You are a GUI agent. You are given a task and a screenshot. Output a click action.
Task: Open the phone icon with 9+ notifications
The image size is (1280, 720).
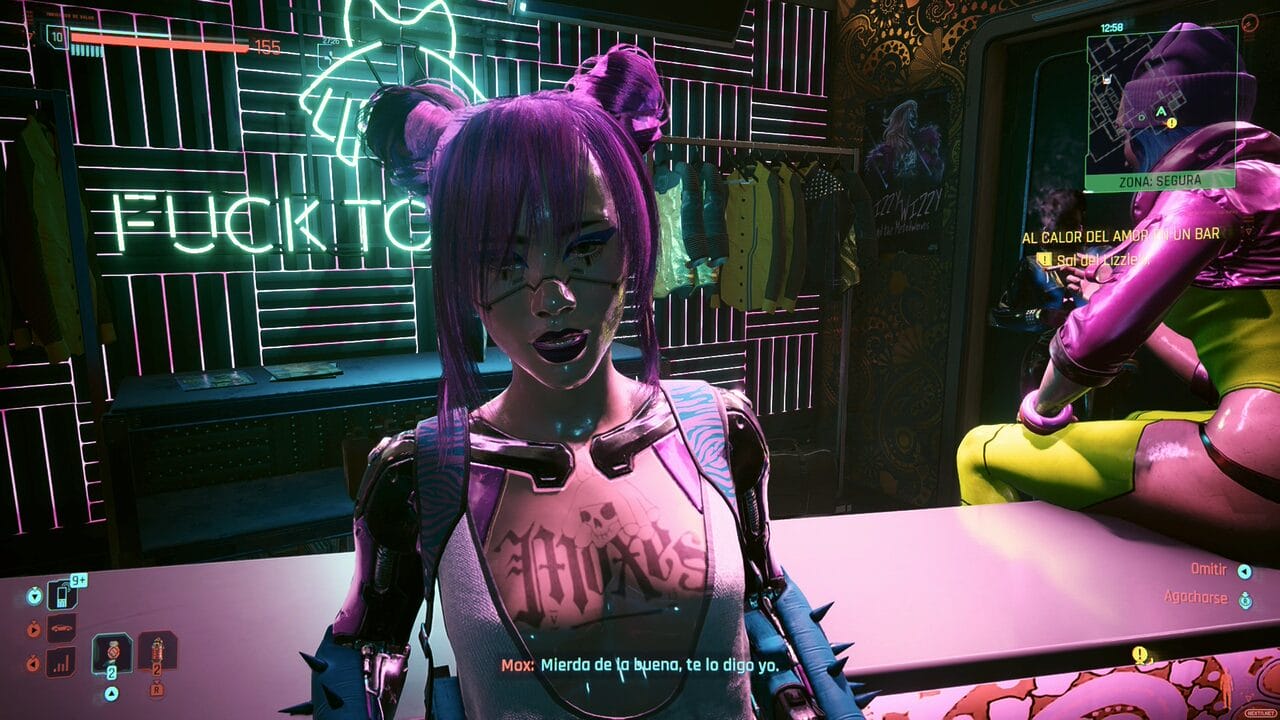[x=61, y=596]
